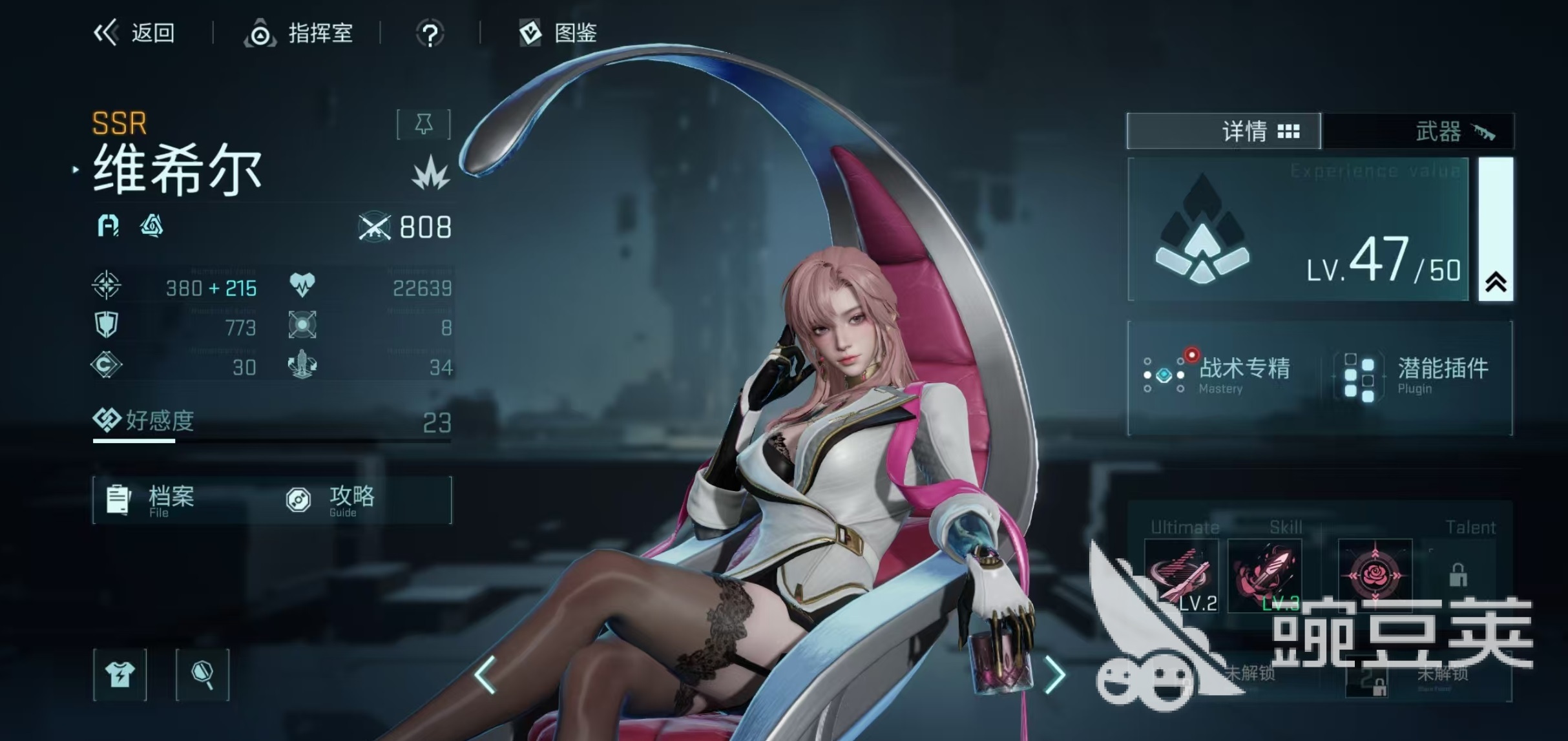Click the magnifier inspect button
Image resolution: width=1568 pixels, height=741 pixels.
[x=202, y=675]
